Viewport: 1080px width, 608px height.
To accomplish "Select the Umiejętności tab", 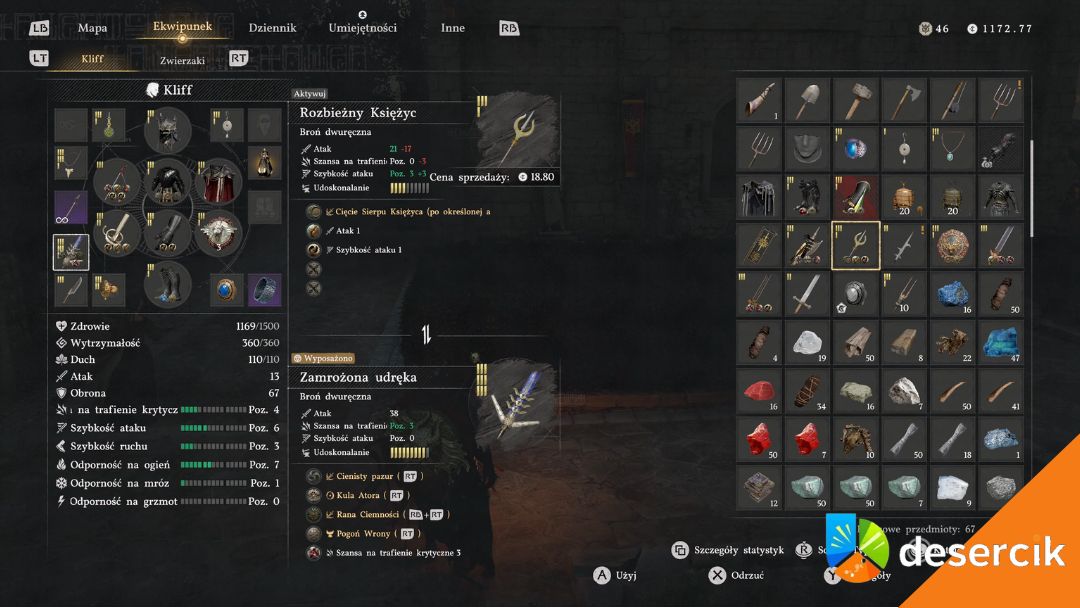I will [362, 28].
